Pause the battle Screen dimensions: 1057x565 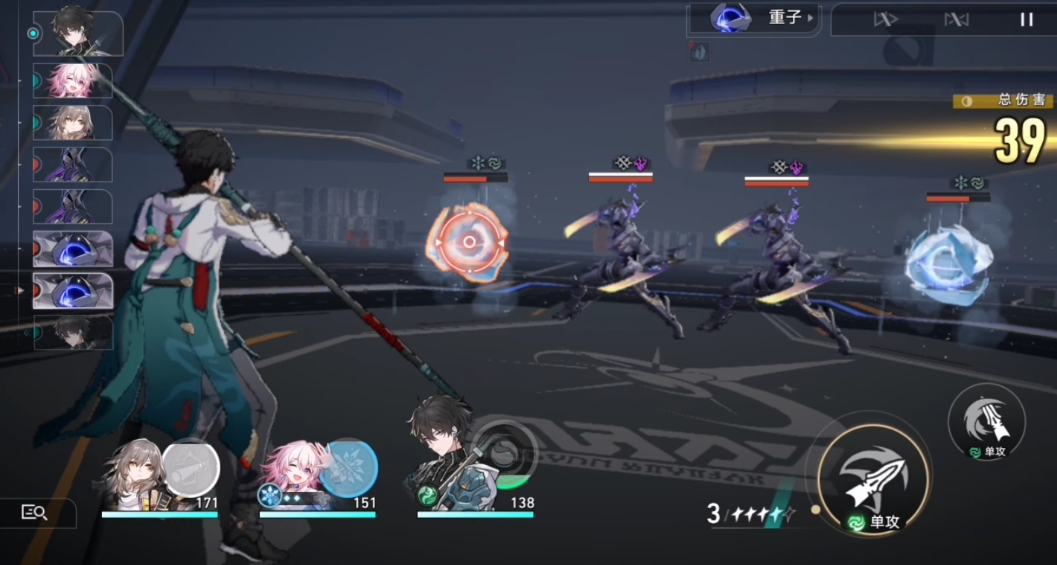point(1026,19)
